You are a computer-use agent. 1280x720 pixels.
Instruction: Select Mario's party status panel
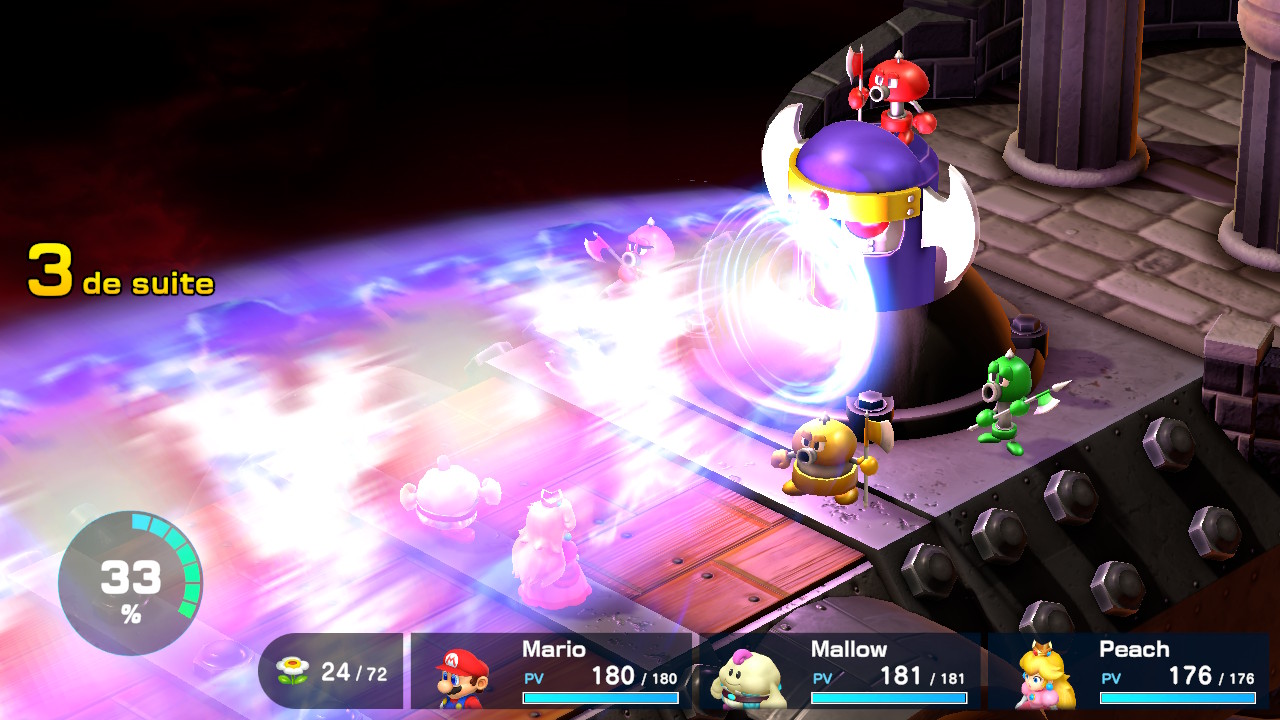click(551, 671)
